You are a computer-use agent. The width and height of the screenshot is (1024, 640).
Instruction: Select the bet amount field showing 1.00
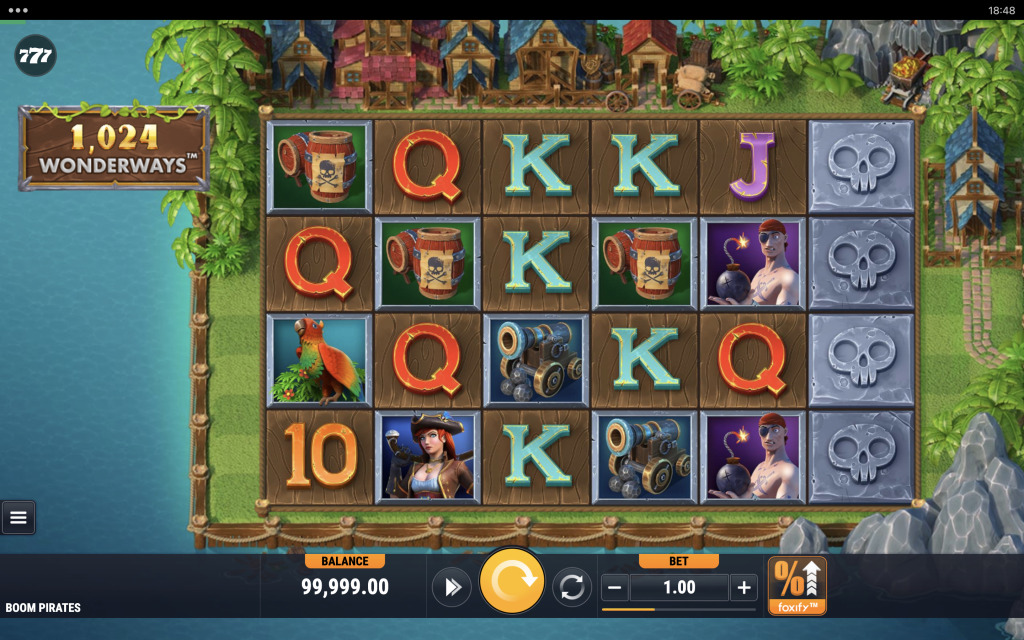click(x=679, y=588)
